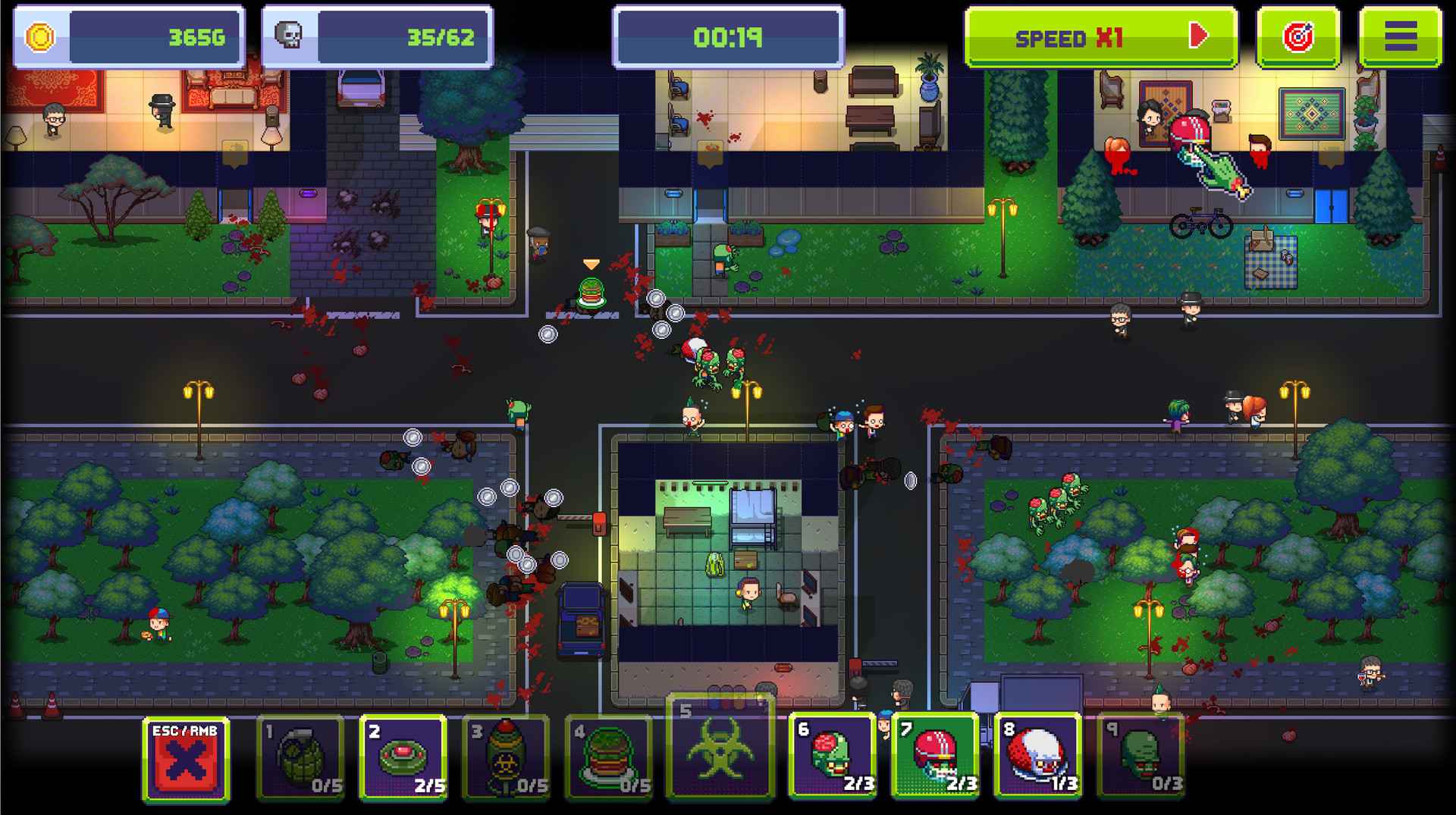Click the 00:19 mission timer display
This screenshot has width=1456, height=815.
pos(729,35)
